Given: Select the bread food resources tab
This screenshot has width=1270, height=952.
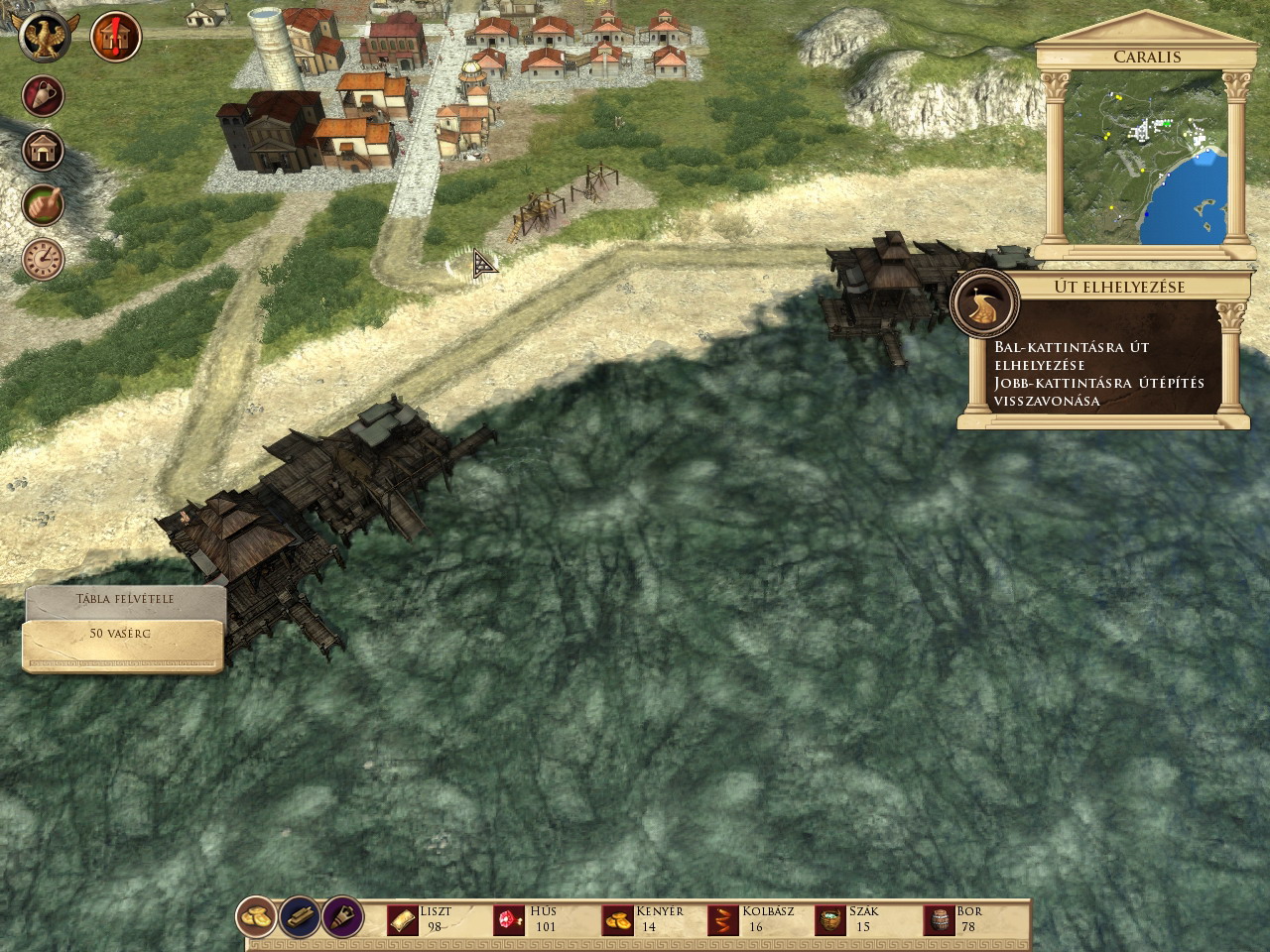Looking at the screenshot, I should click(x=258, y=919).
